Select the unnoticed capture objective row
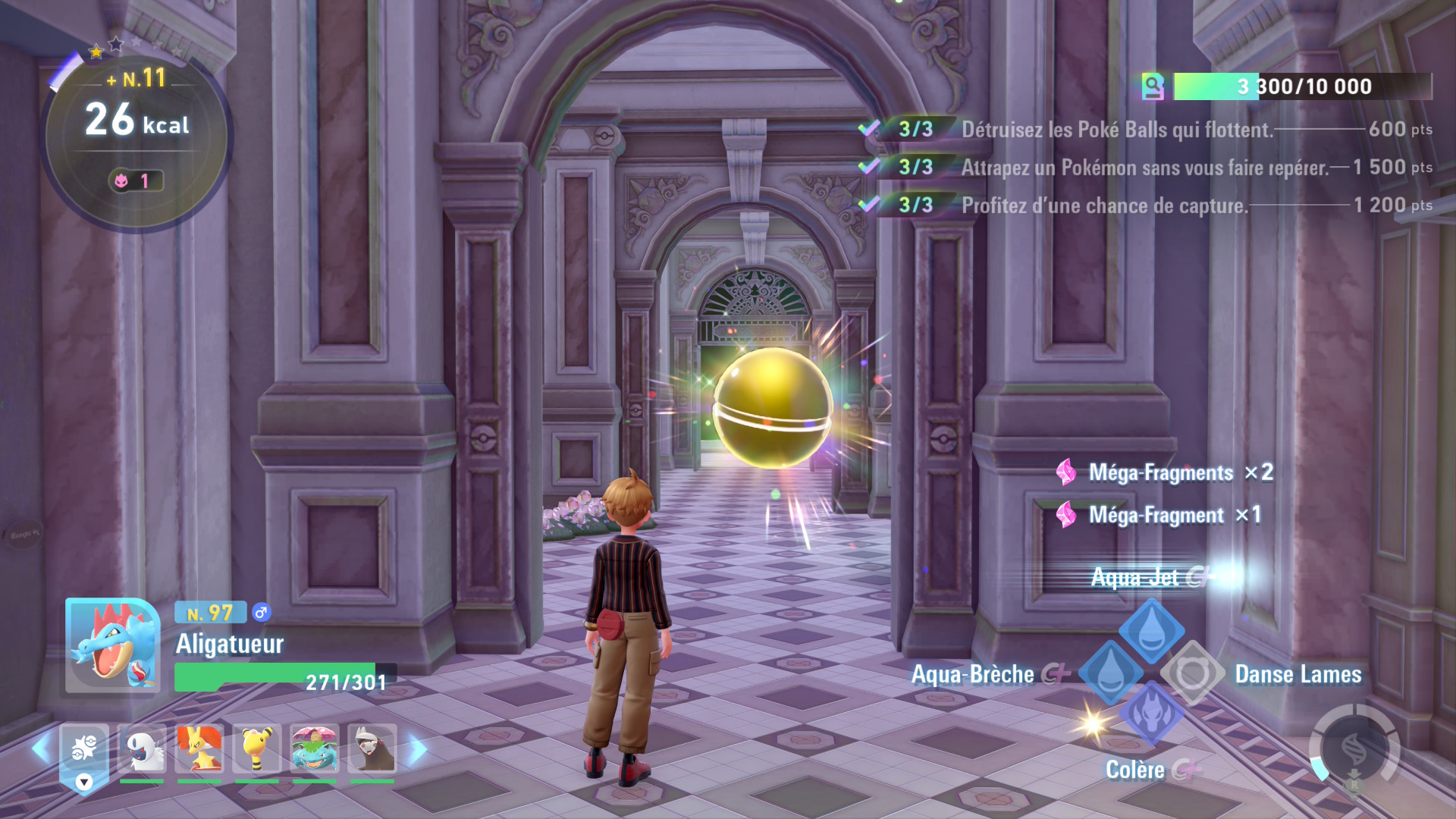 pos(1145,168)
